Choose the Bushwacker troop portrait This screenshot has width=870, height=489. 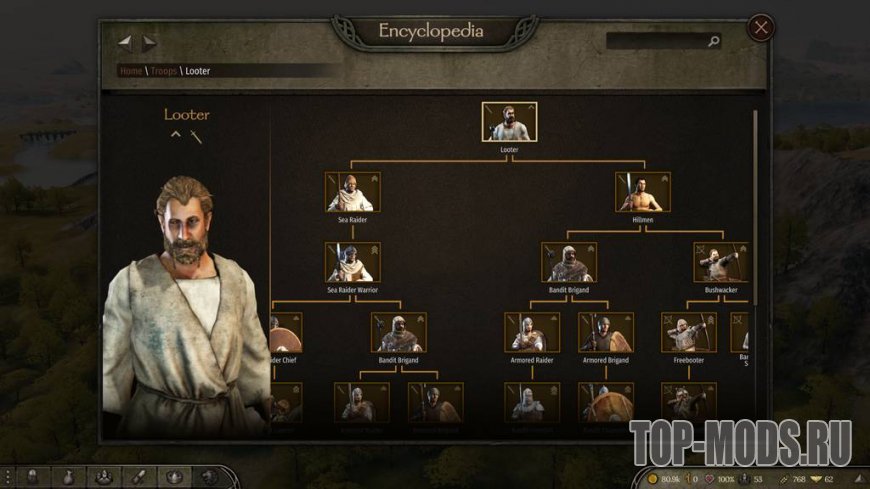click(721, 262)
